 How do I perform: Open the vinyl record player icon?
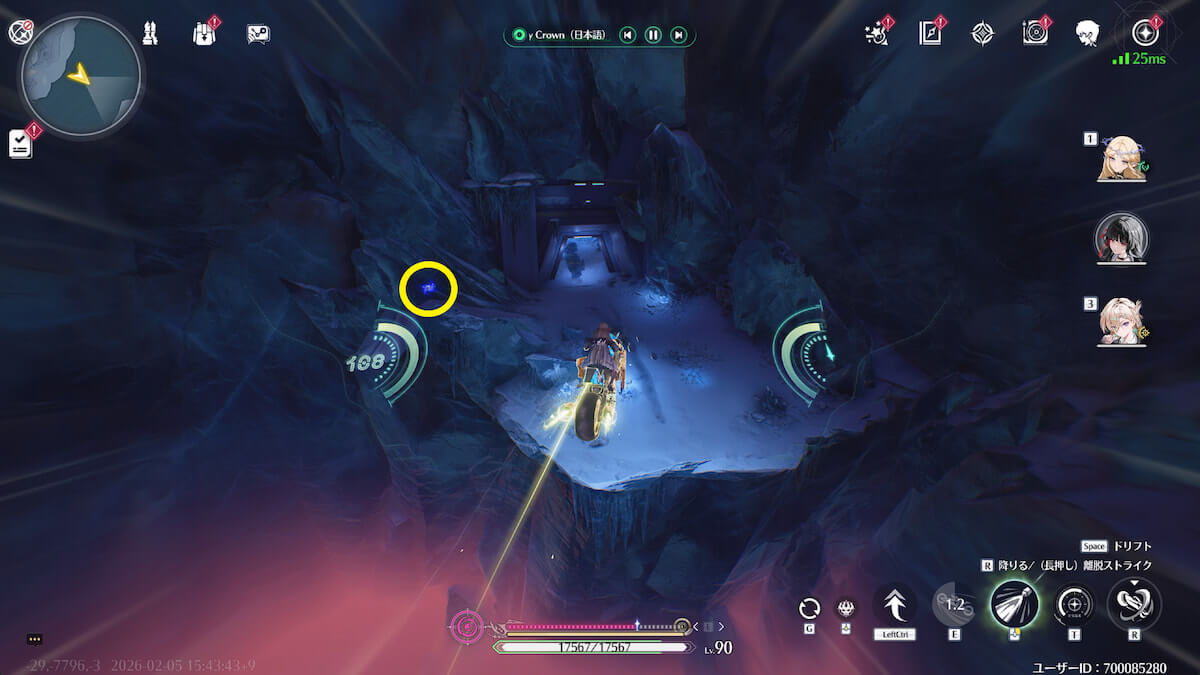point(1035,34)
